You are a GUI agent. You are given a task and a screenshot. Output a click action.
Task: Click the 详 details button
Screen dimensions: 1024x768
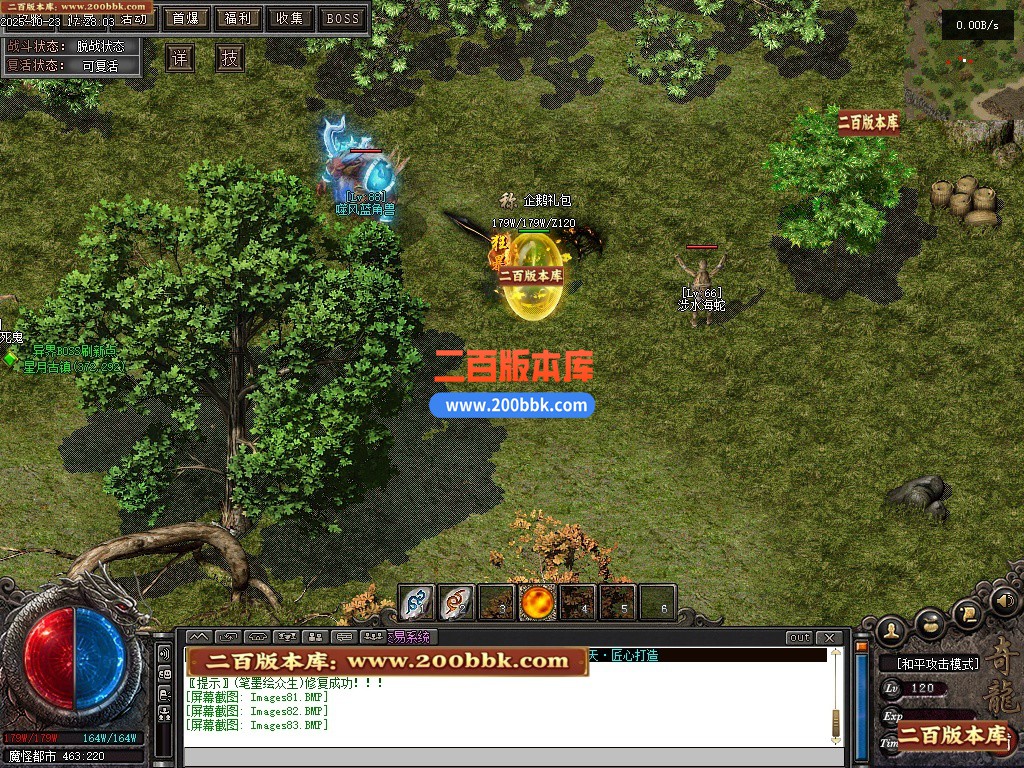point(180,58)
